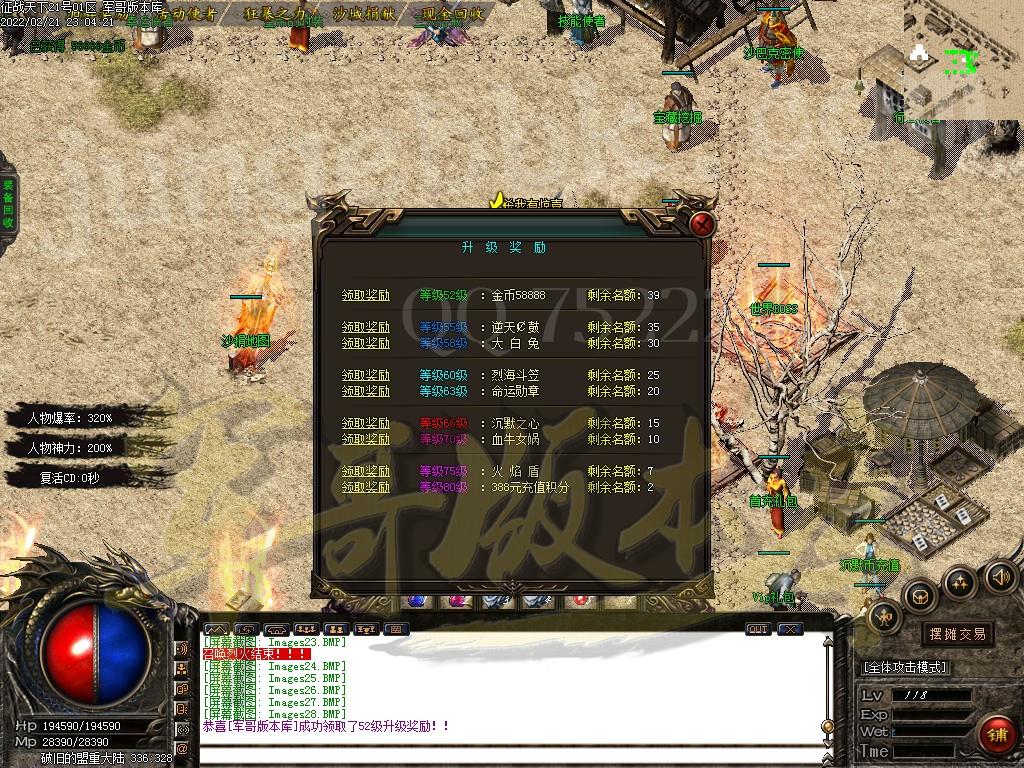Claim the level 63 命运勋章 reward
This screenshot has height=768, width=1024.
click(366, 391)
